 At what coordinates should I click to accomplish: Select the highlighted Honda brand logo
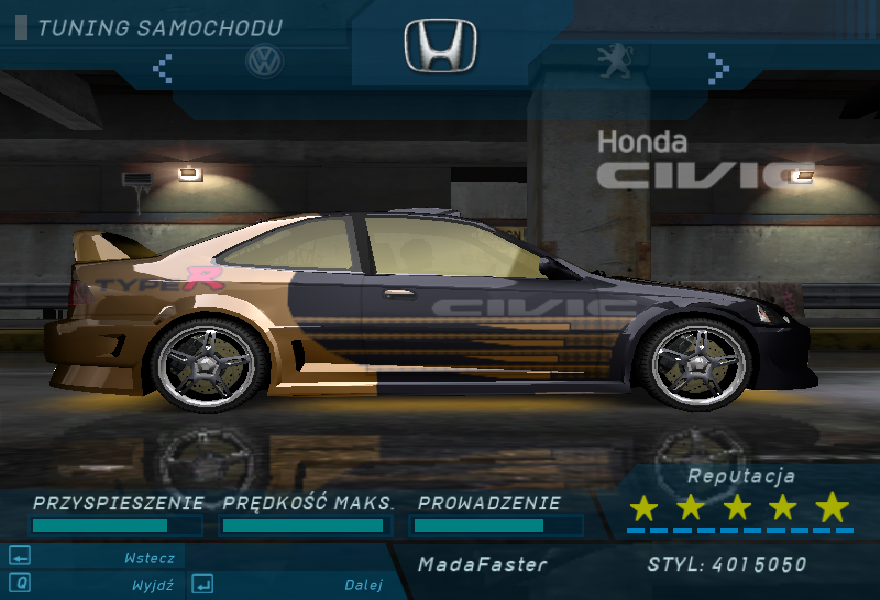[x=440, y=46]
